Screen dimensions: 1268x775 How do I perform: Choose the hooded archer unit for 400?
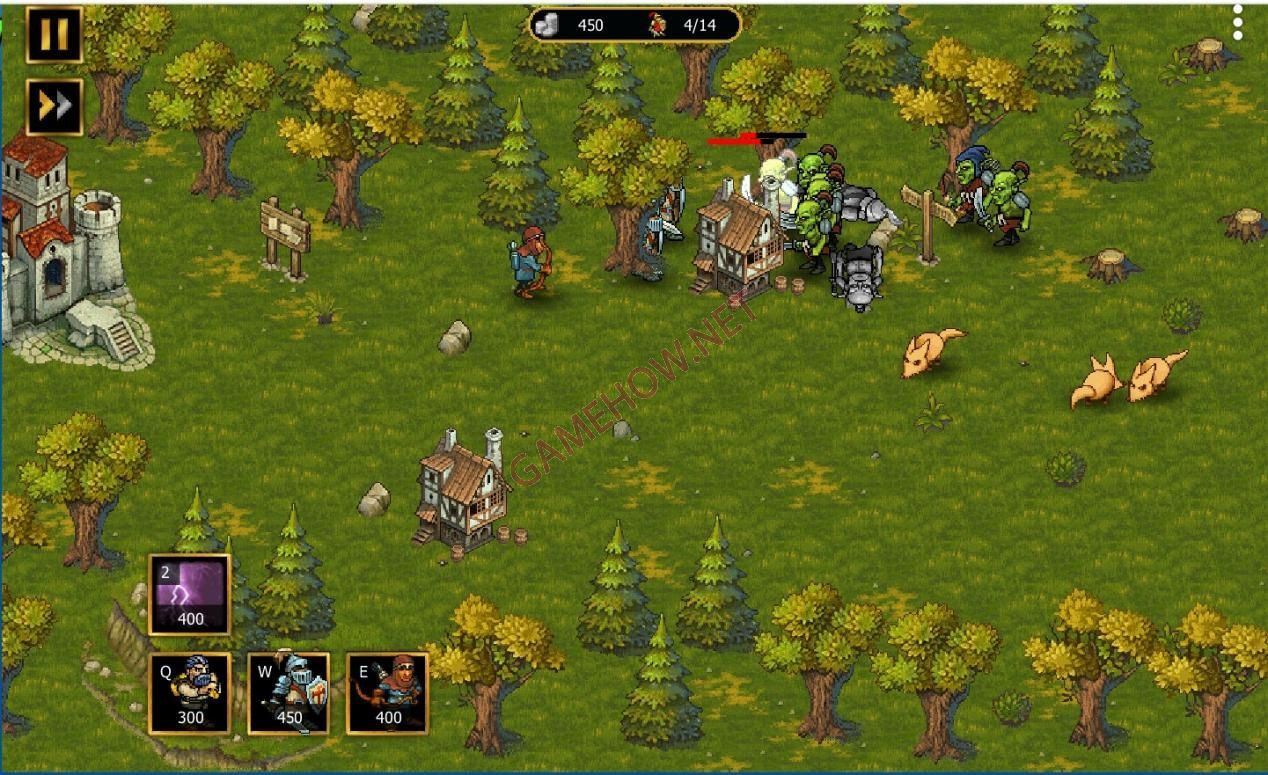[x=387, y=694]
